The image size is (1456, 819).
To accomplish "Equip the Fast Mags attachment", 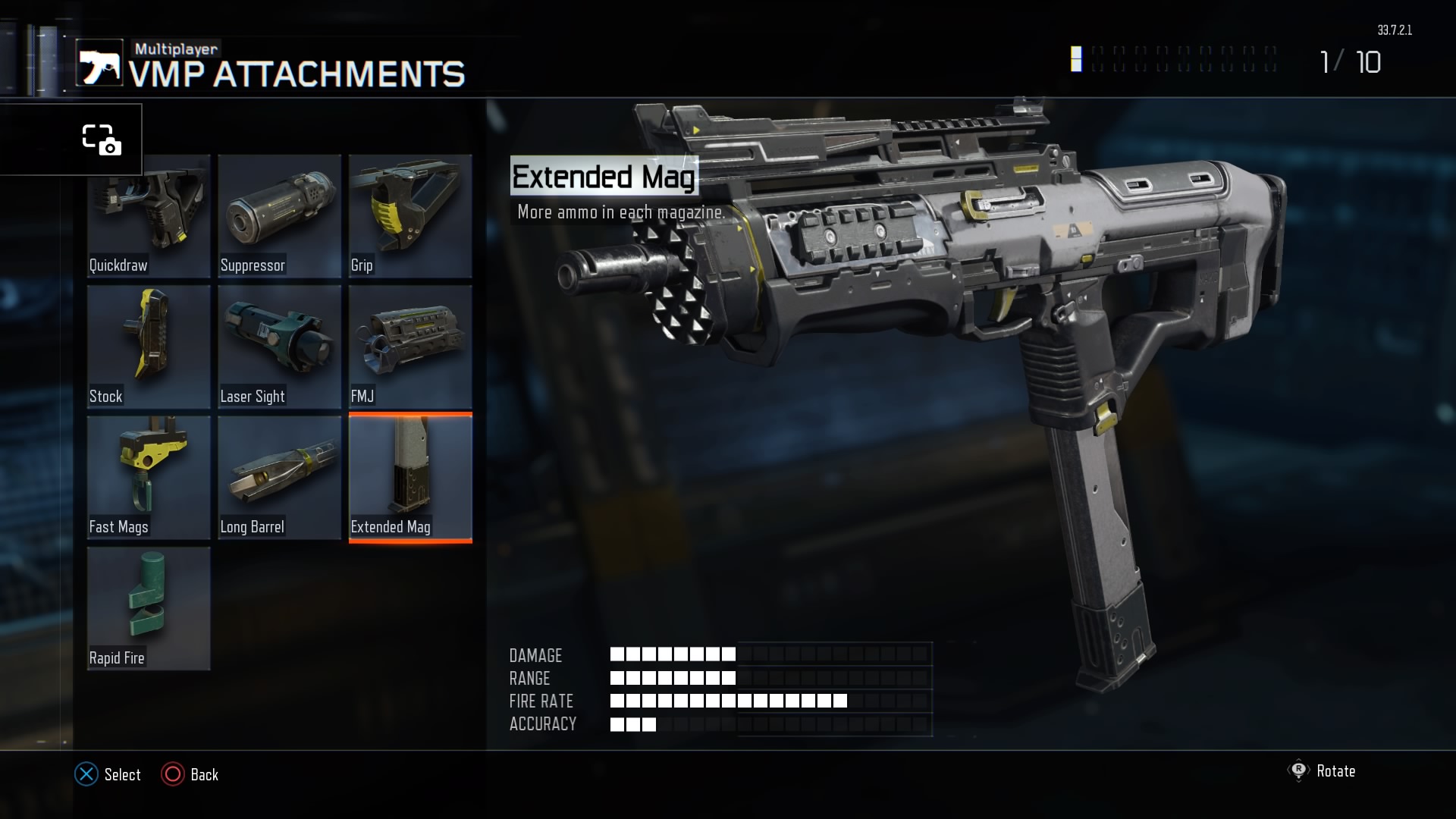I will coord(149,477).
